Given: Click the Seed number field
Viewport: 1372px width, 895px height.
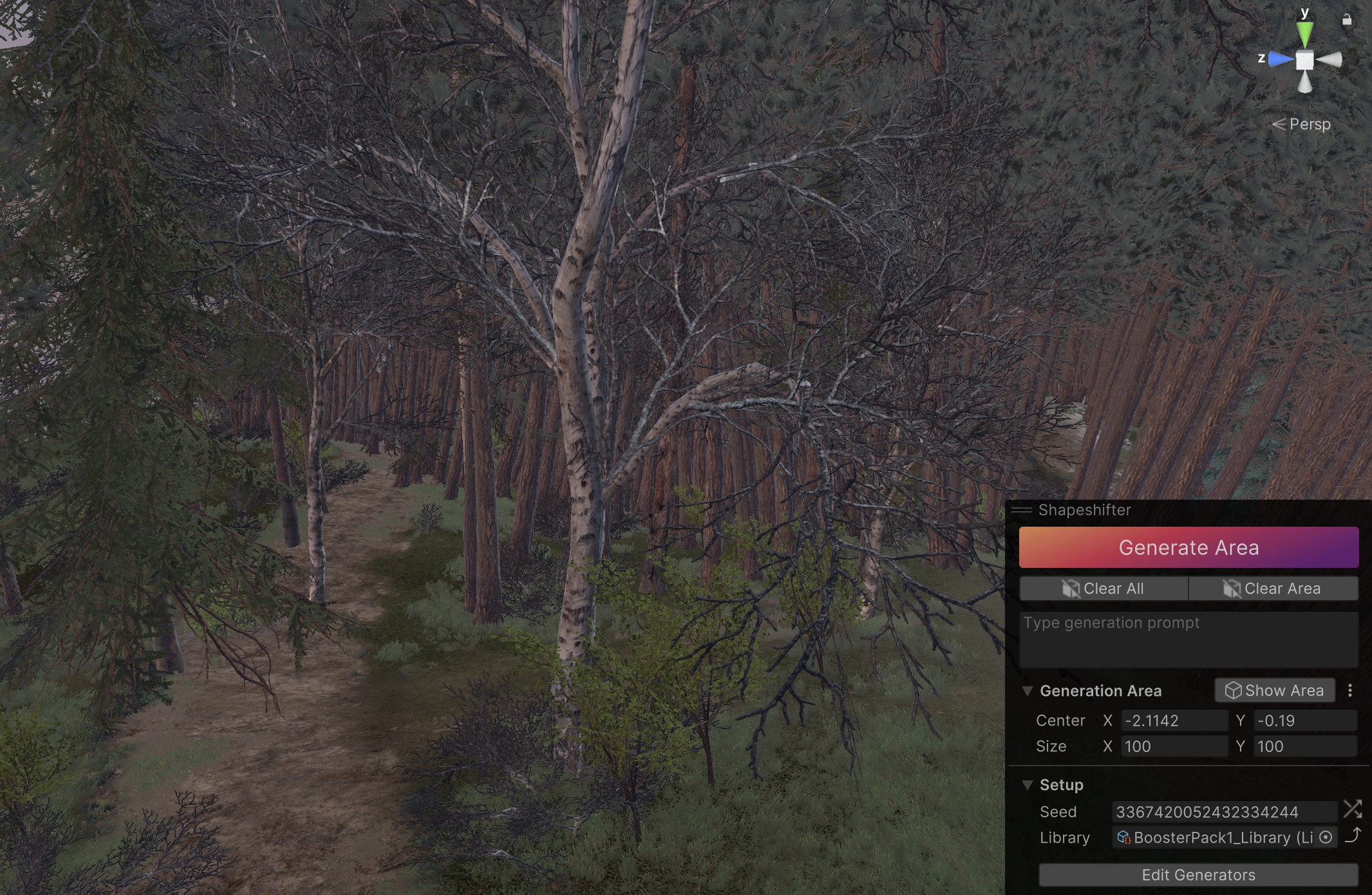Looking at the screenshot, I should point(1223,812).
